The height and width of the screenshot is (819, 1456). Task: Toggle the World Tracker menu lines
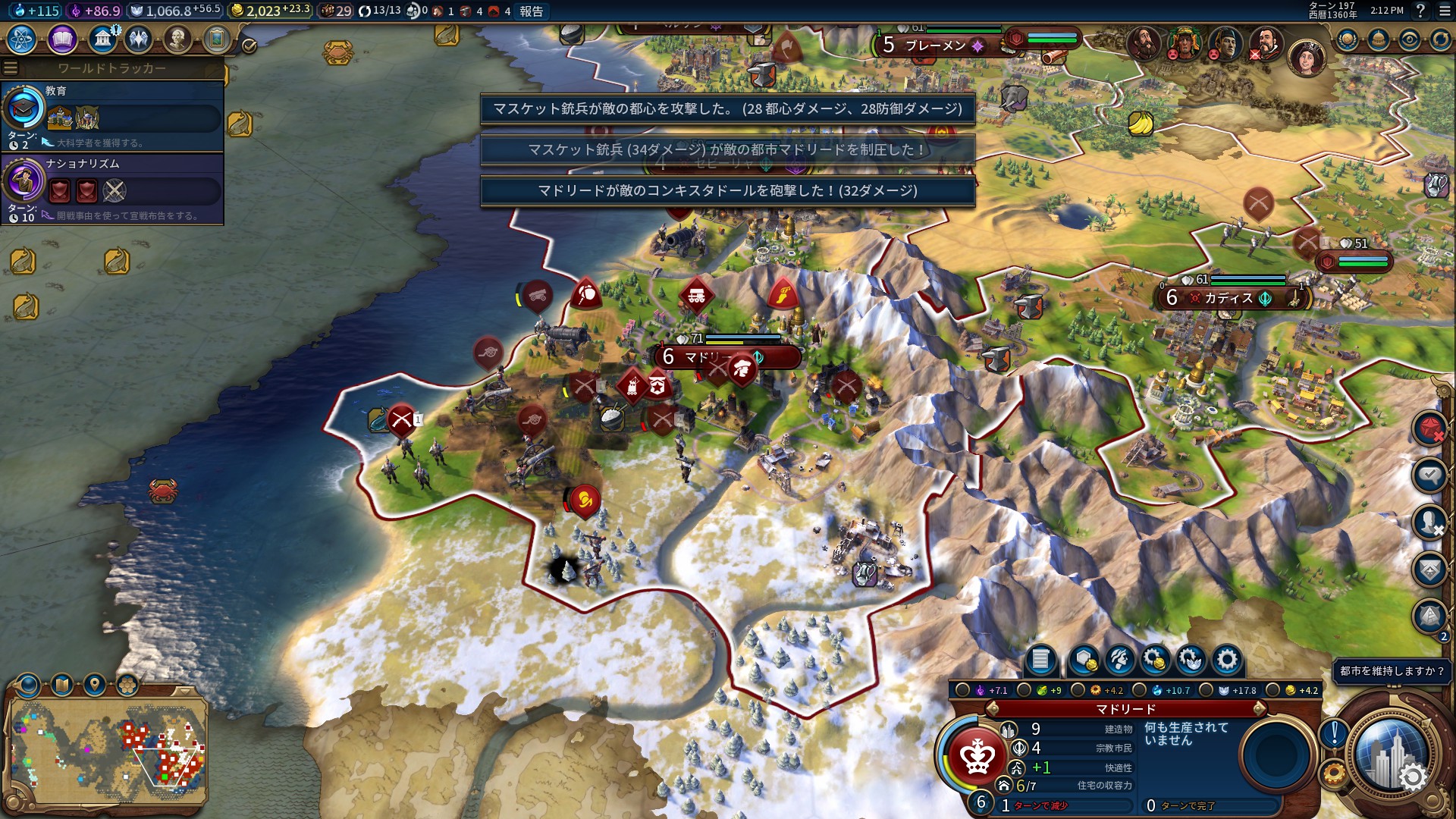click(x=11, y=68)
